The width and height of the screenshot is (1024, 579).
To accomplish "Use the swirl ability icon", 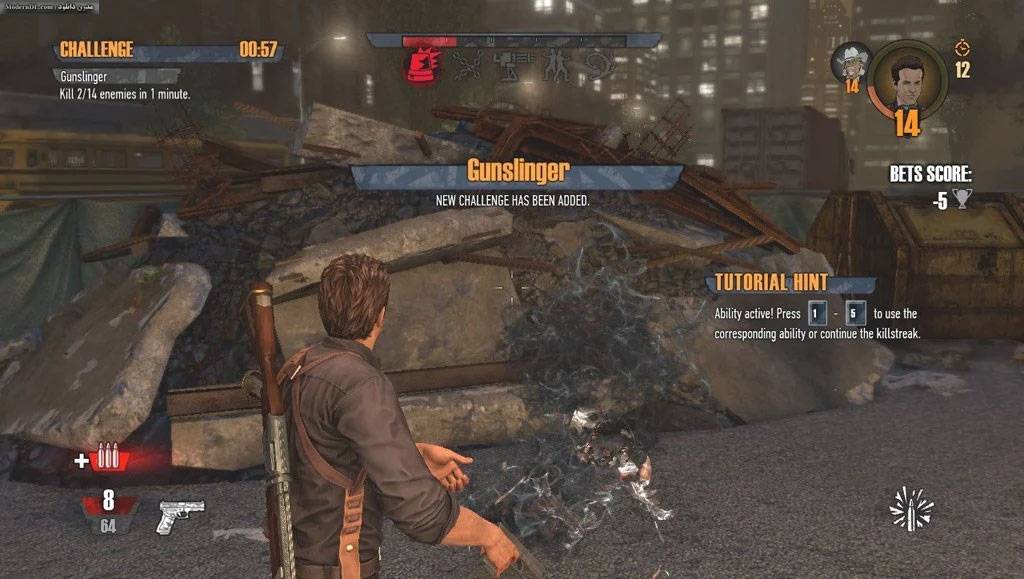I will coord(599,66).
